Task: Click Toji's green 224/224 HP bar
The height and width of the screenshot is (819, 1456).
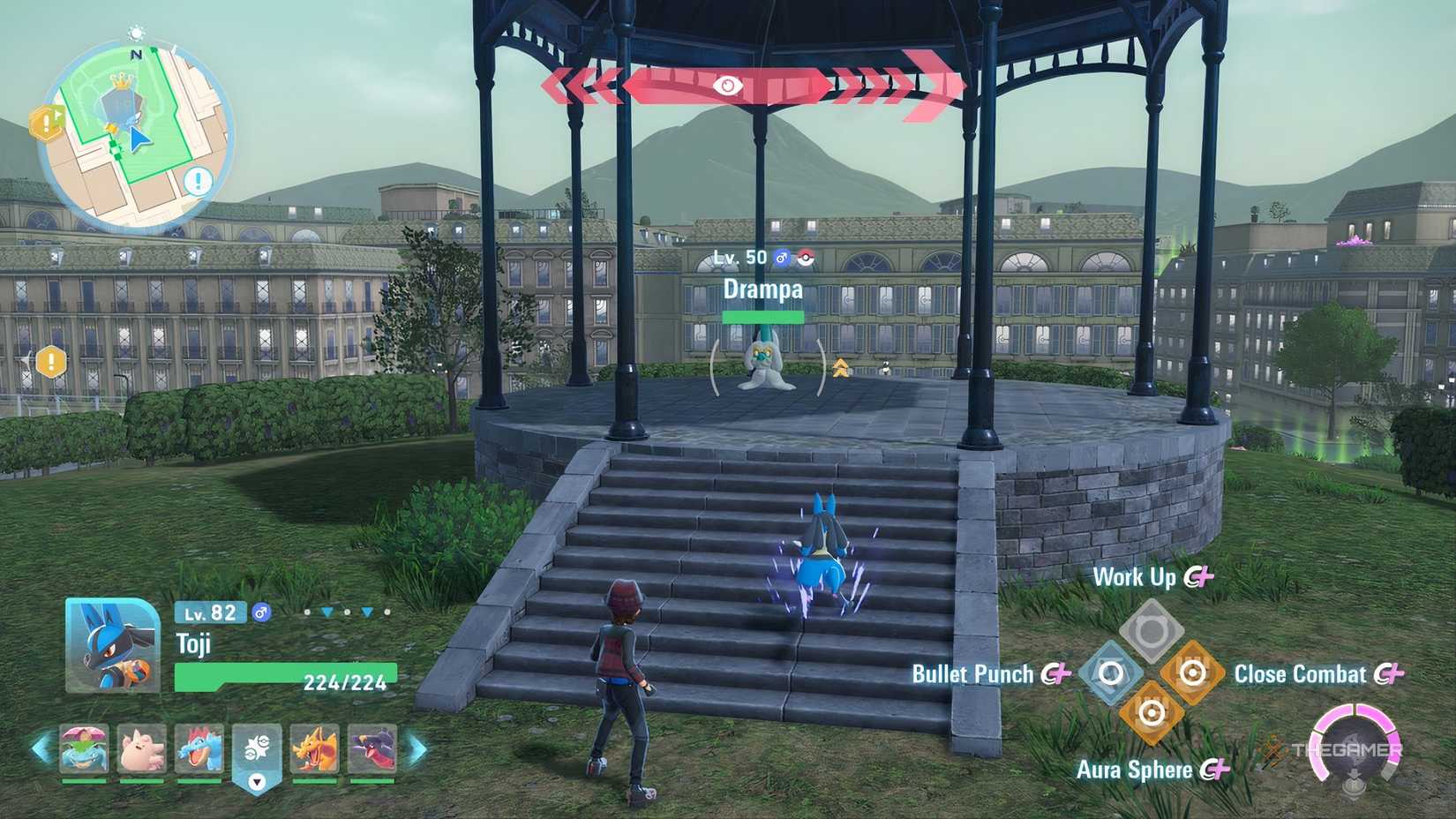Action: (x=287, y=677)
